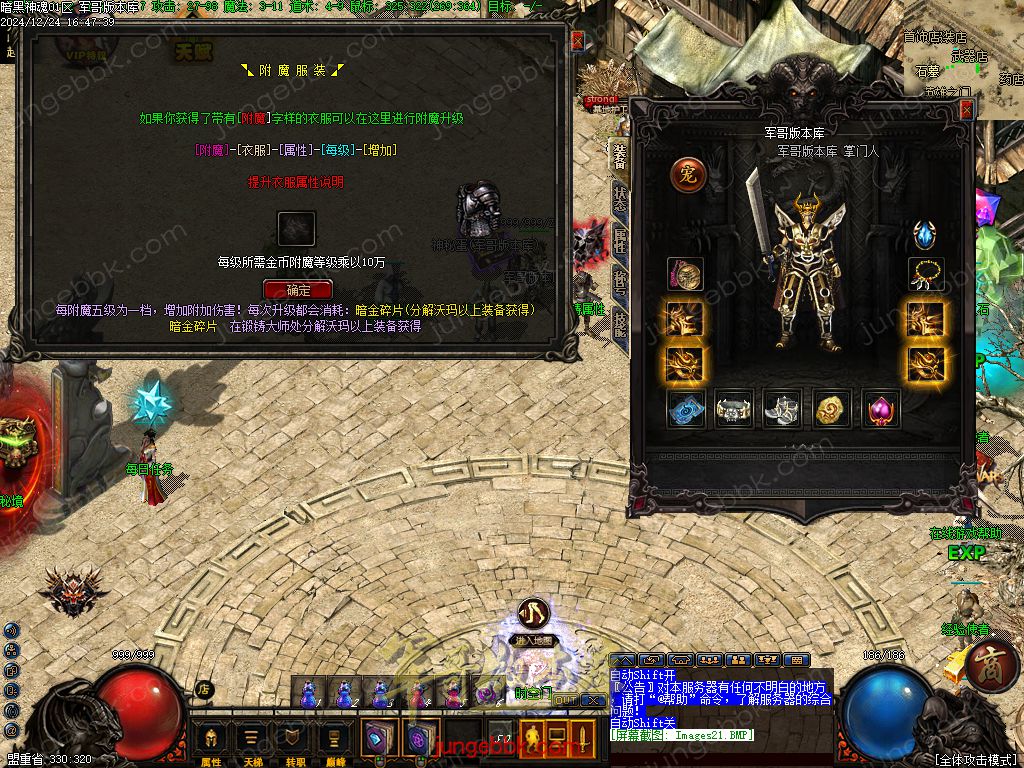
Task: Select the blue gem equipment slot
Action: click(925, 234)
